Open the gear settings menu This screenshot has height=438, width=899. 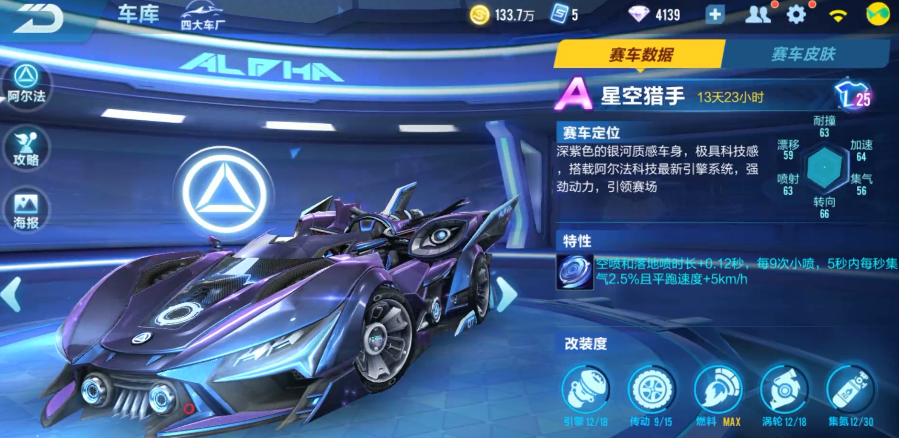[796, 14]
